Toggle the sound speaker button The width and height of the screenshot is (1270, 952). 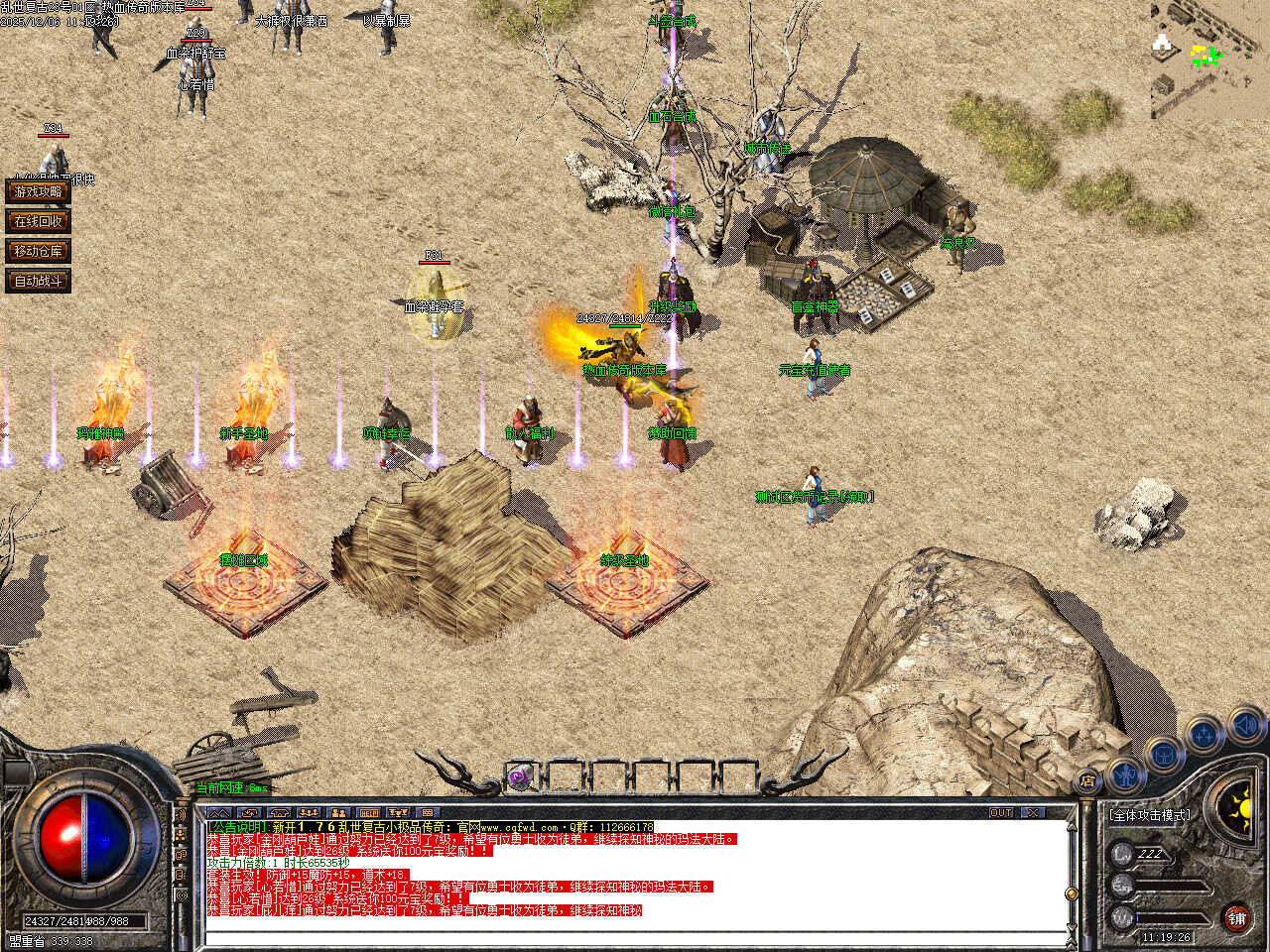coord(1244,725)
